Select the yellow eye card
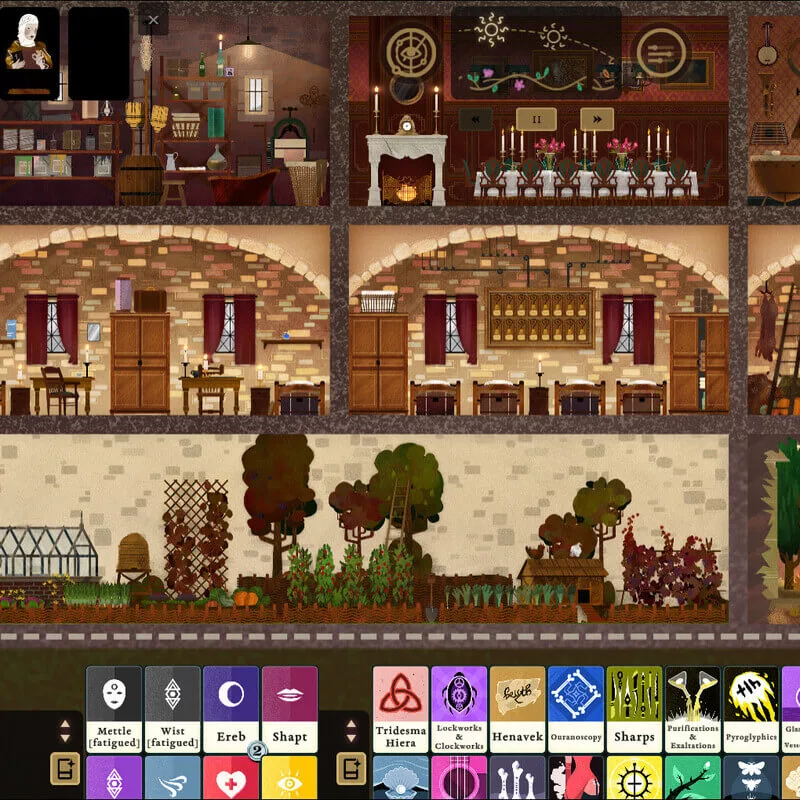 289,779
